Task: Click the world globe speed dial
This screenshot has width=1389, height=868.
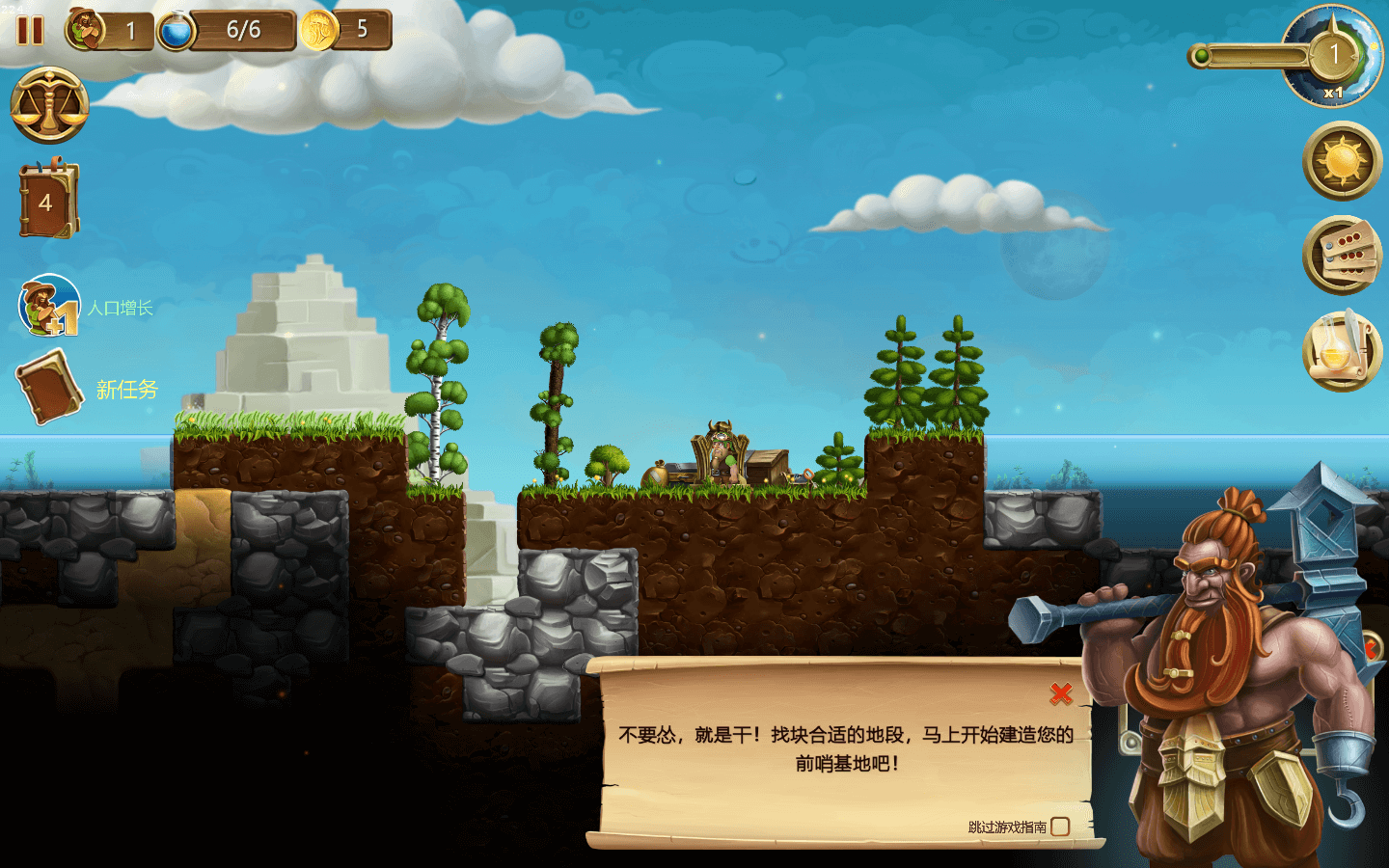Action: [1335, 55]
